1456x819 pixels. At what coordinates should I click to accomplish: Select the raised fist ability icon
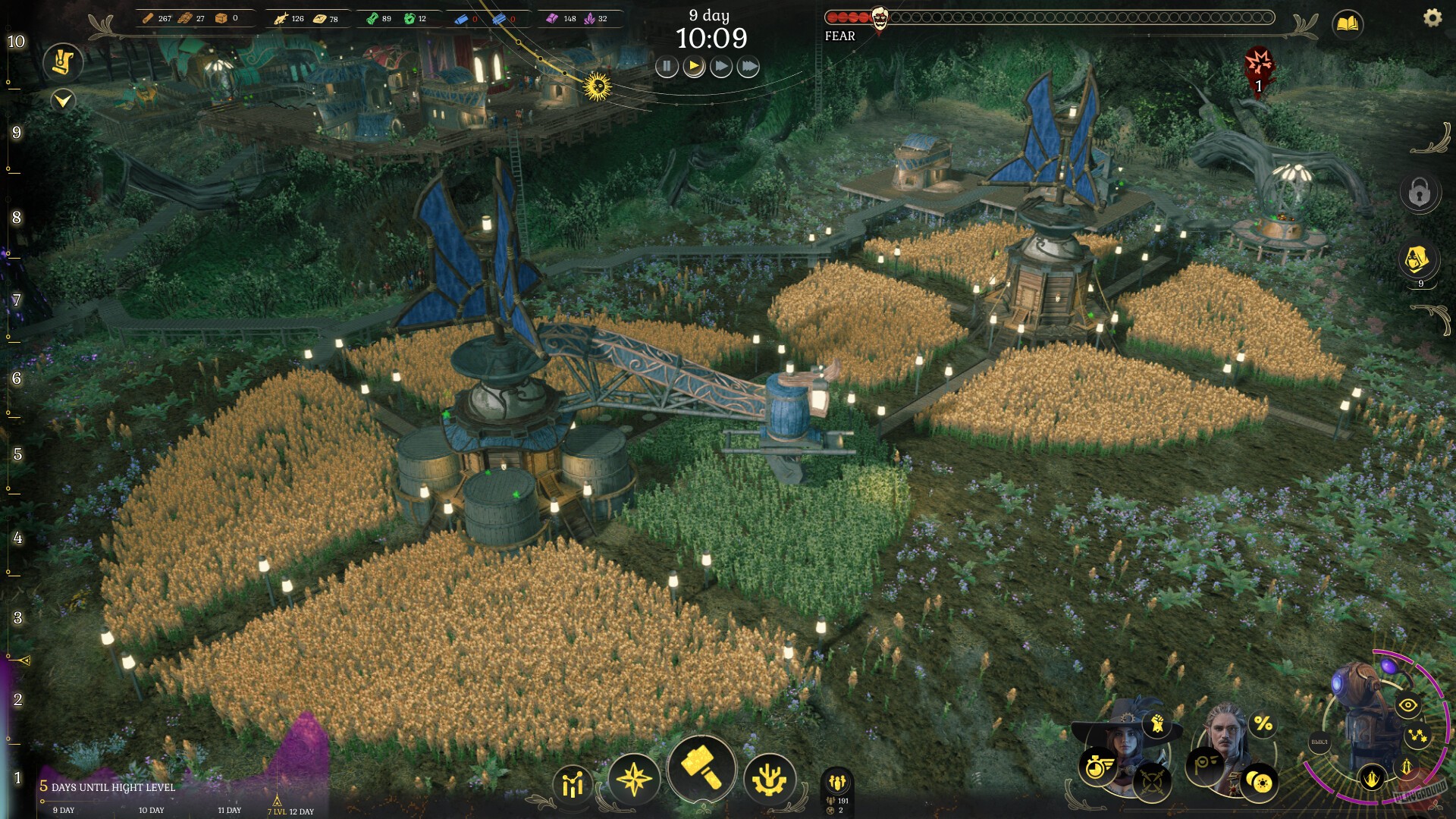pyautogui.click(x=1157, y=724)
